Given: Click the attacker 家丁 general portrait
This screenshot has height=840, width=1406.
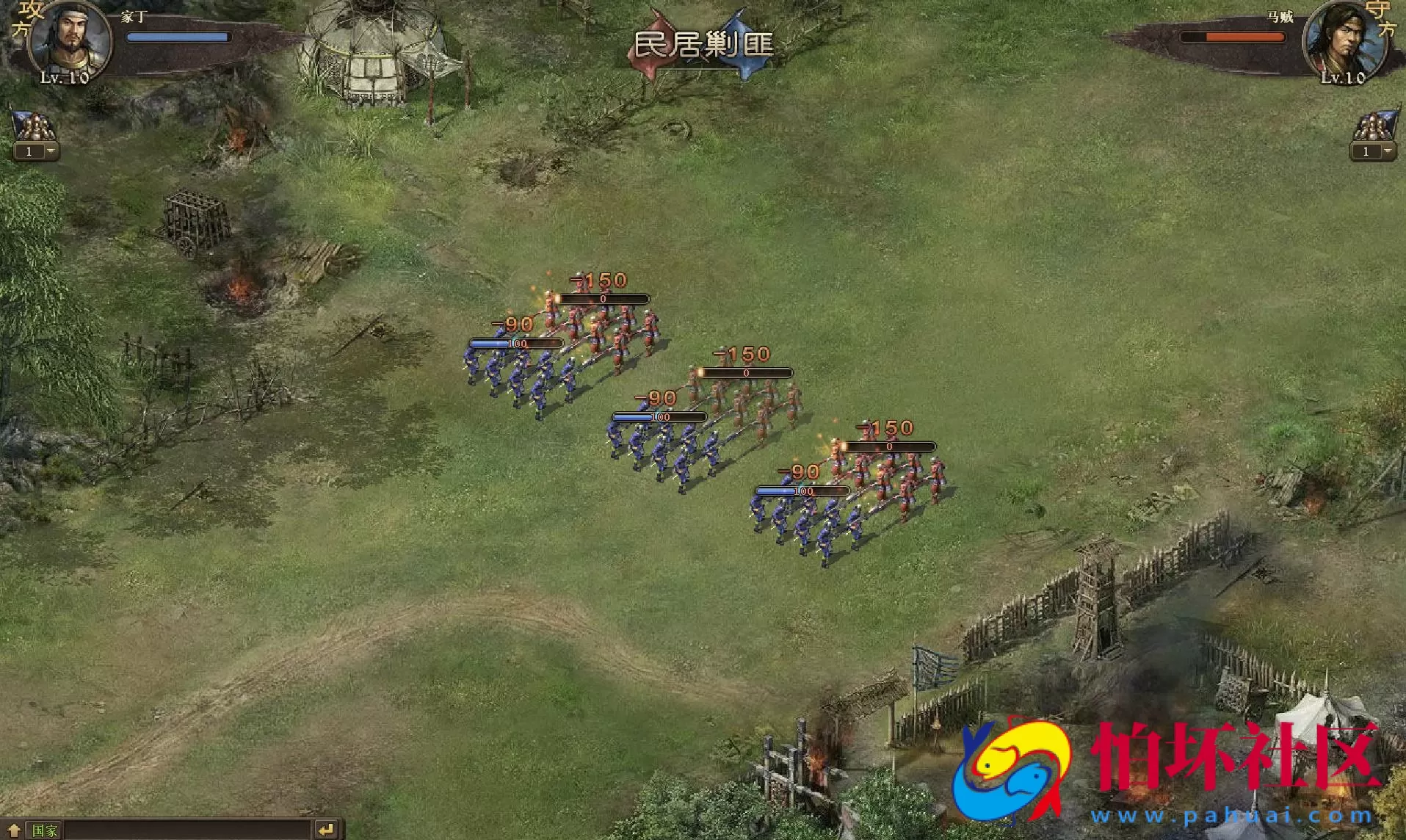Looking at the screenshot, I should tap(68, 40).
